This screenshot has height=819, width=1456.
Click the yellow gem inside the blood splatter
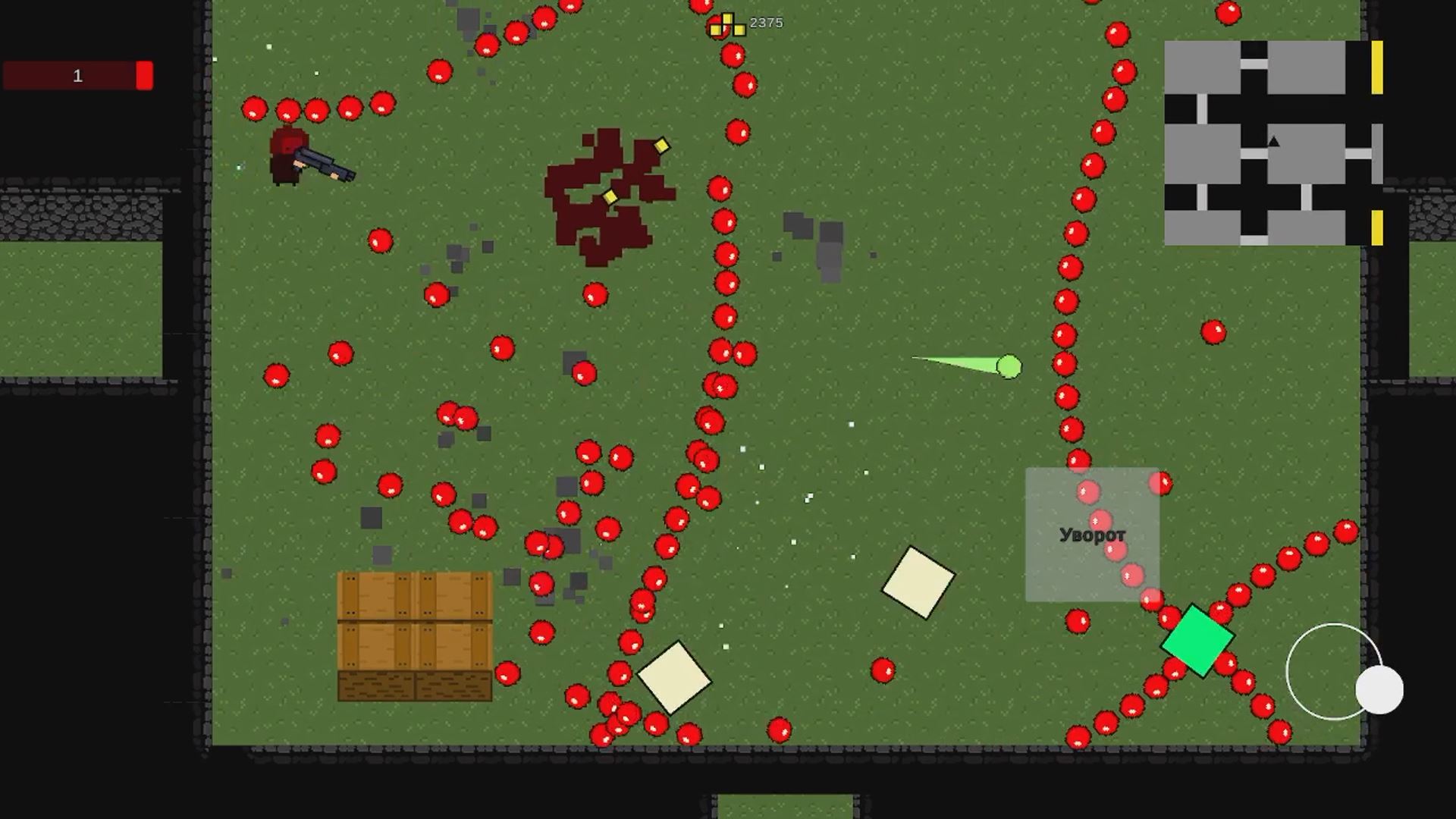pyautogui.click(x=611, y=196)
